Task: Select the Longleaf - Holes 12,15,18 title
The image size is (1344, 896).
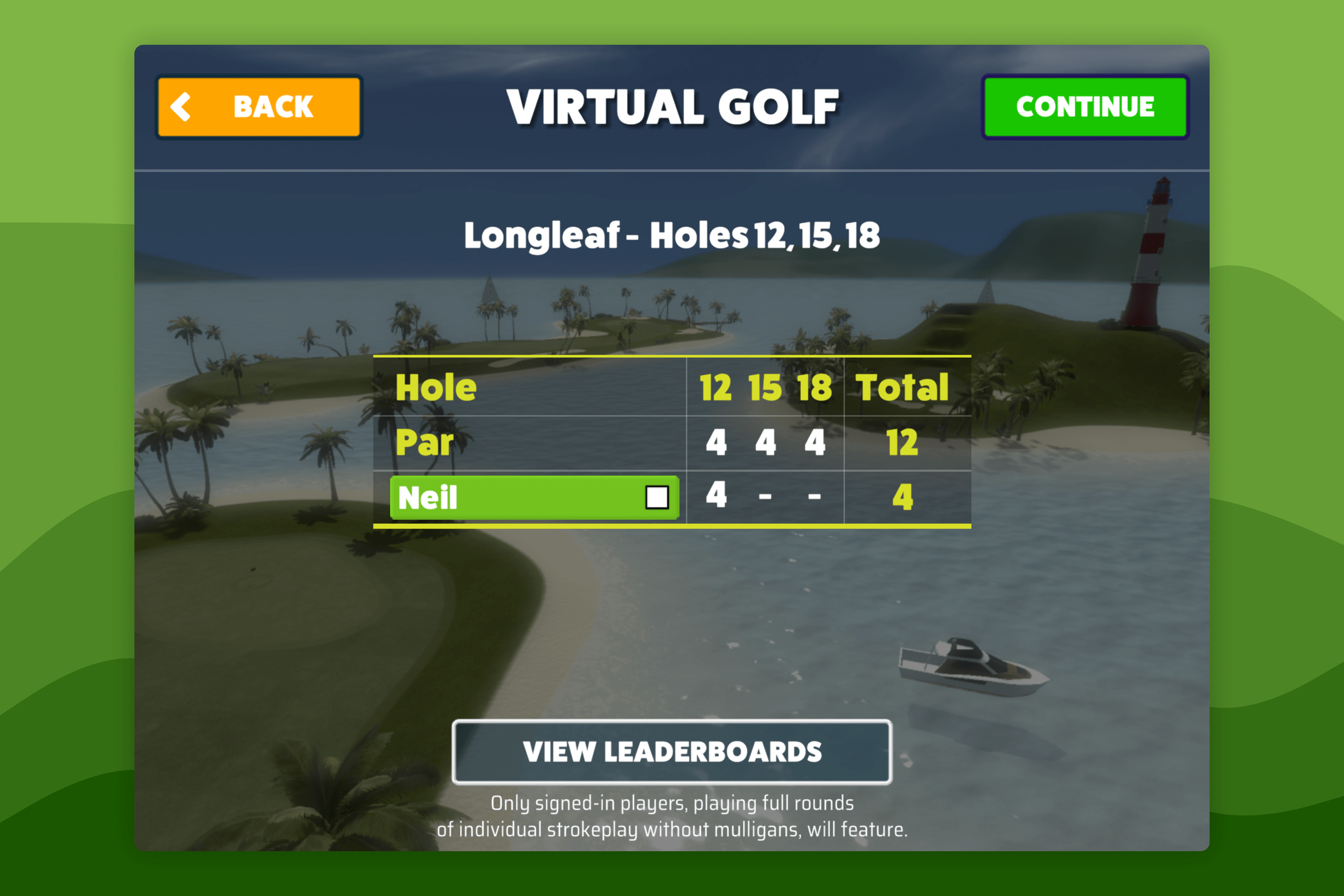Action: [x=672, y=235]
